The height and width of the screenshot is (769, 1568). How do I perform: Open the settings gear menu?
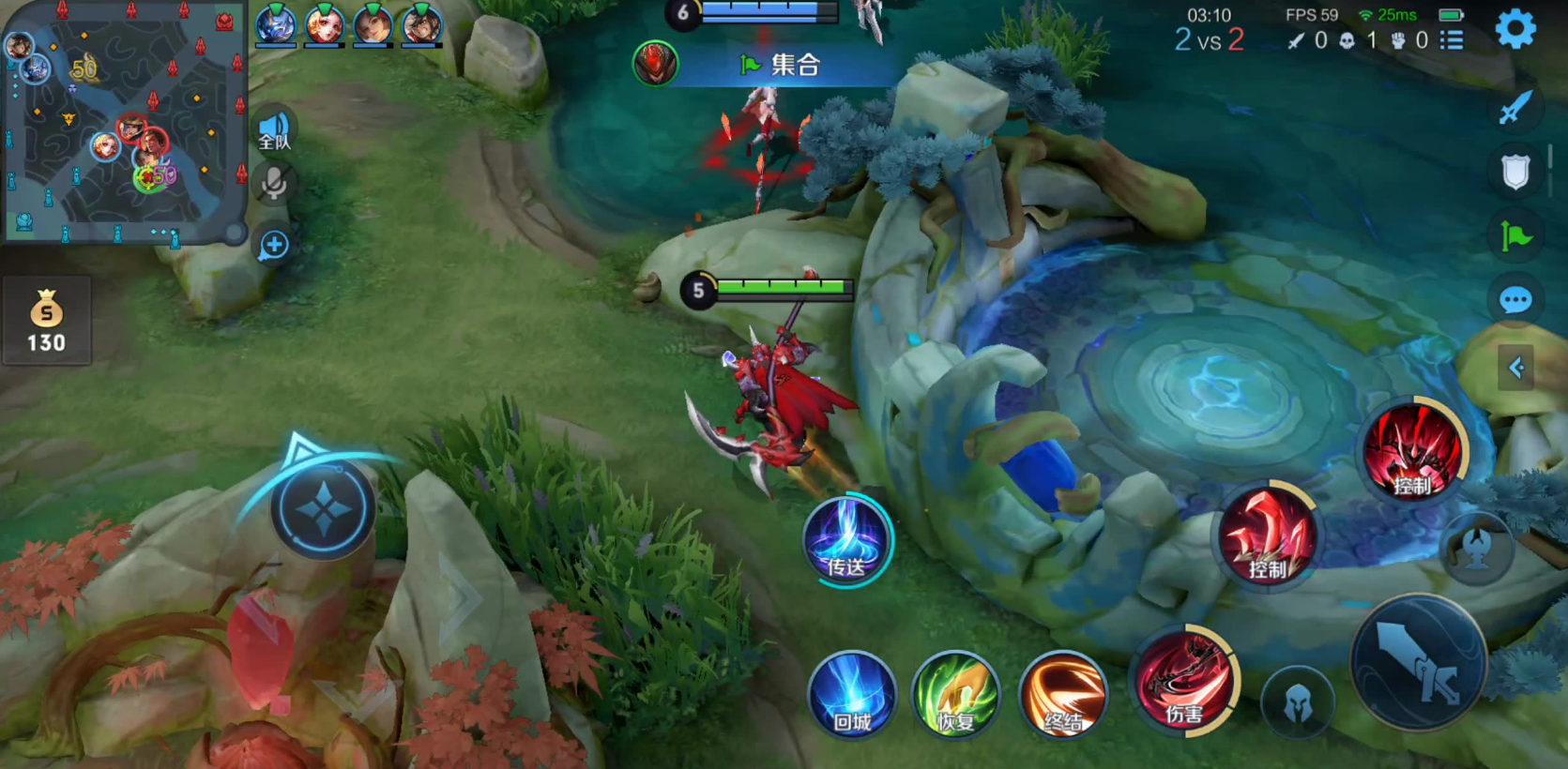pyautogui.click(x=1515, y=30)
